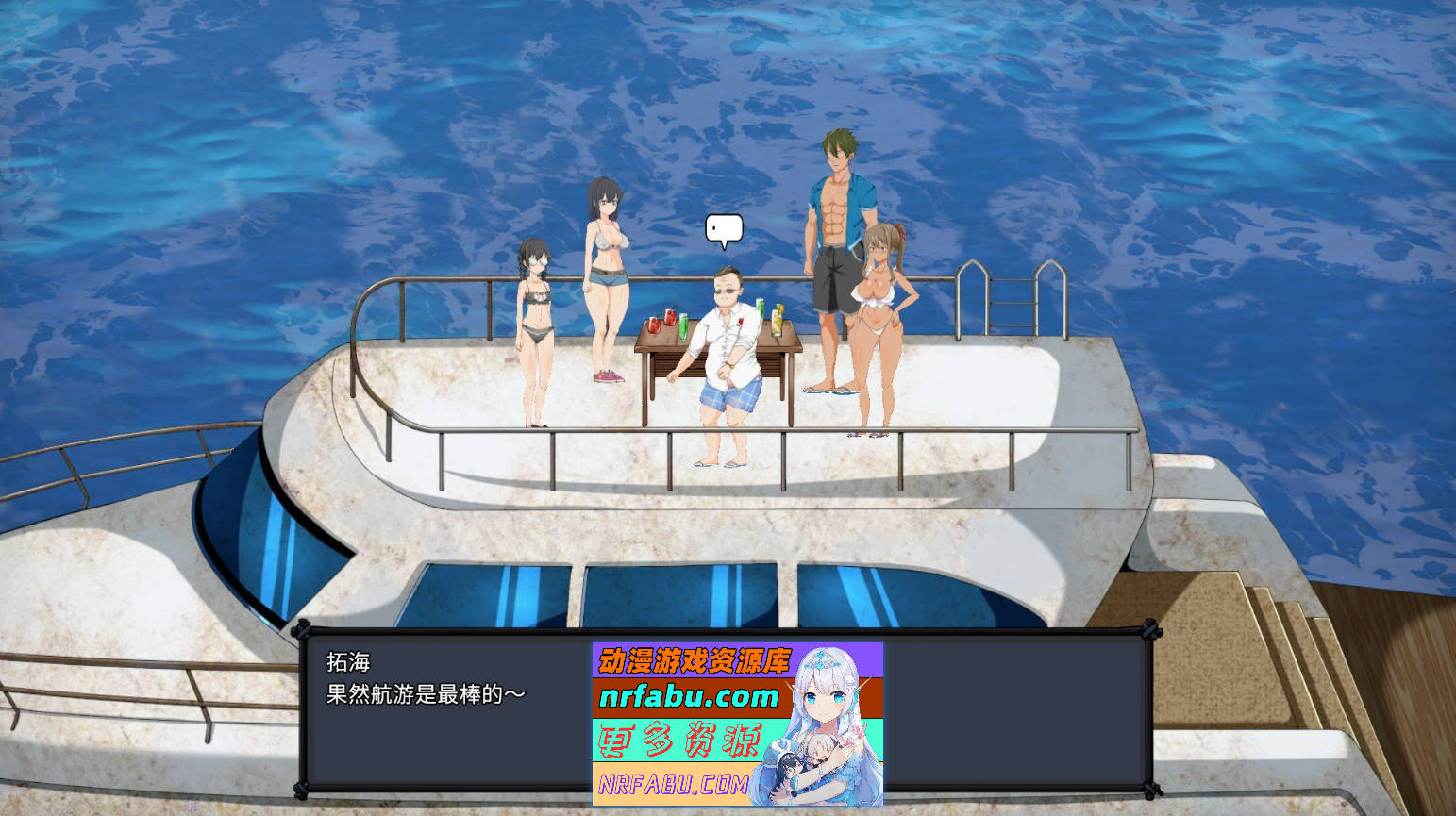The image size is (1456, 816).
Task: Click the man in sunglasses behind the table
Action: tap(726, 358)
